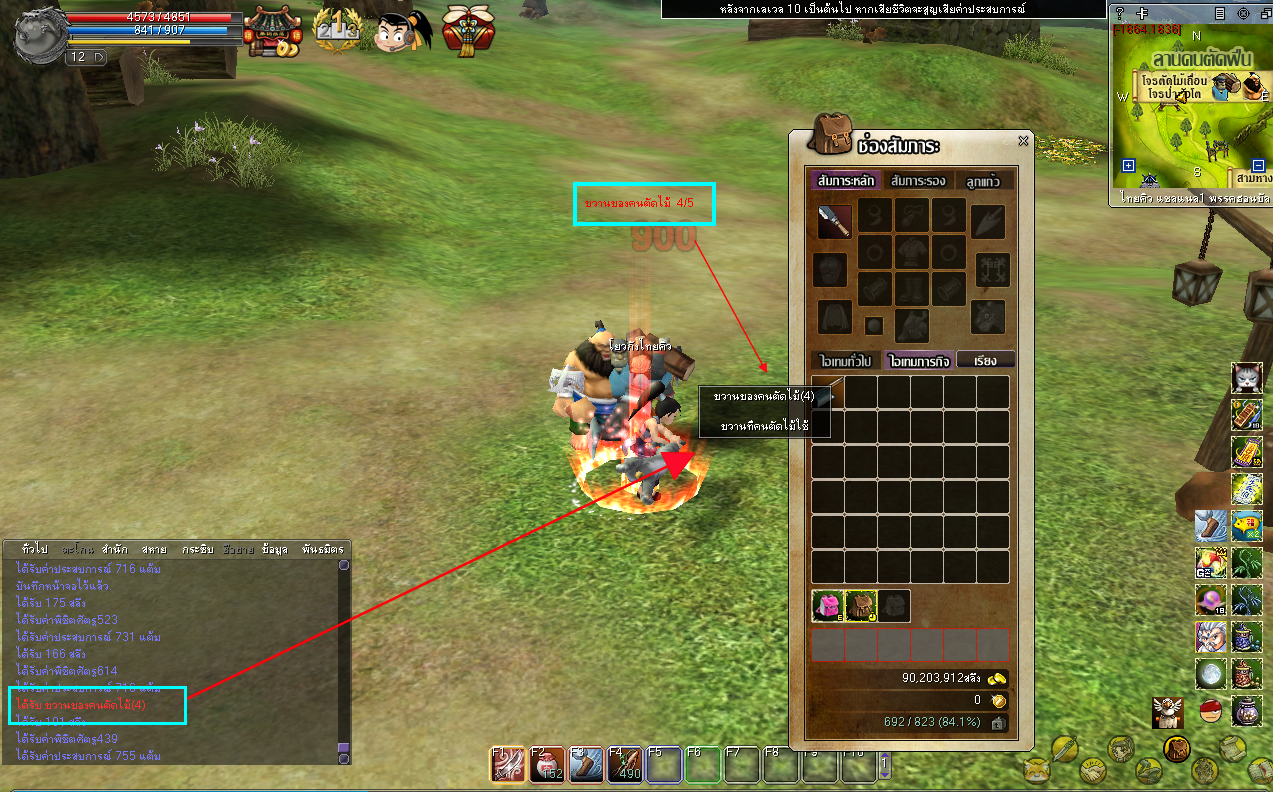
Task: Open the ทั่วไป general chat tab
Action: coord(34,550)
